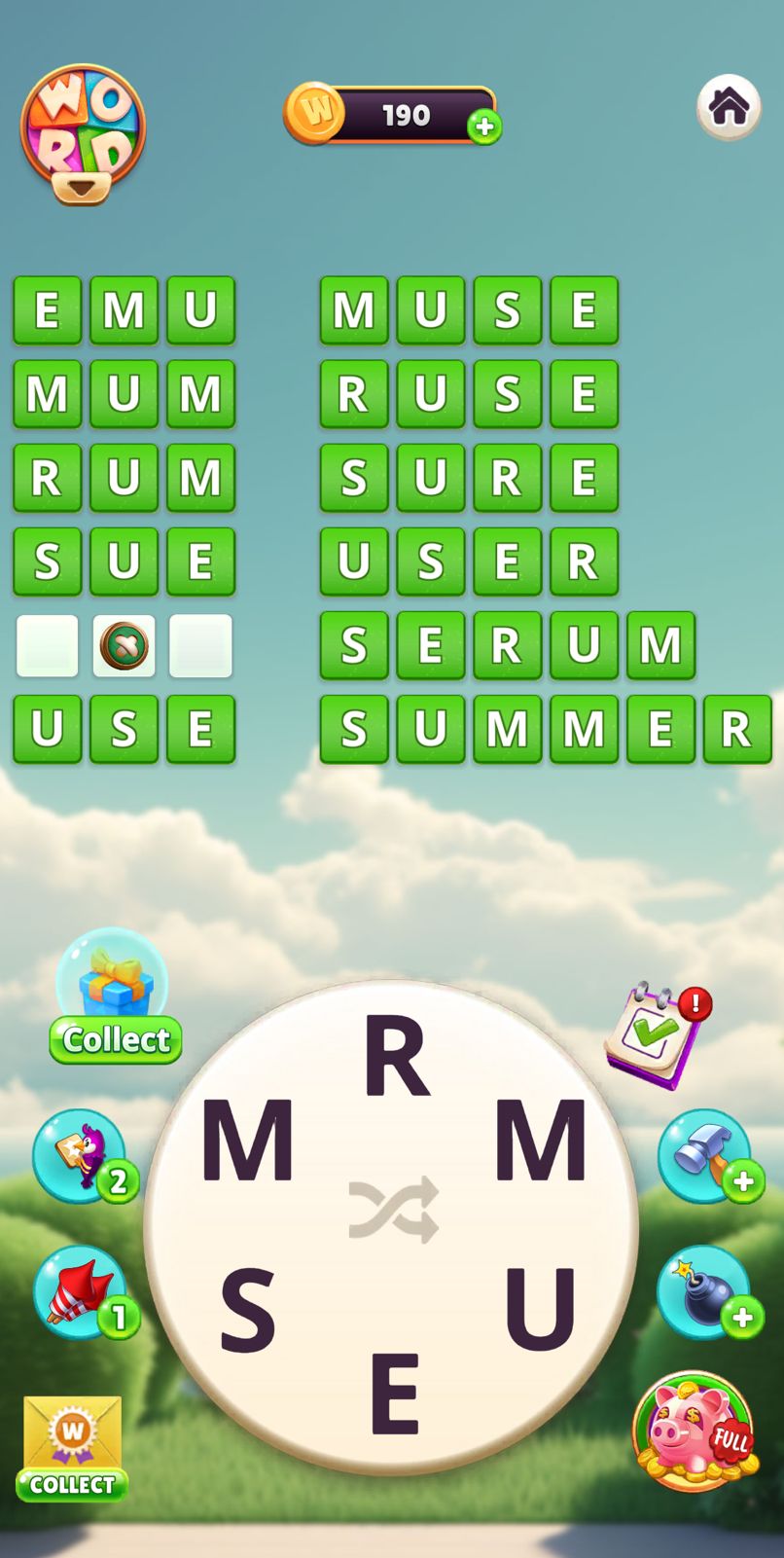Select the letter U in the wheel
This screenshot has height=1558, width=784.
click(541, 1310)
